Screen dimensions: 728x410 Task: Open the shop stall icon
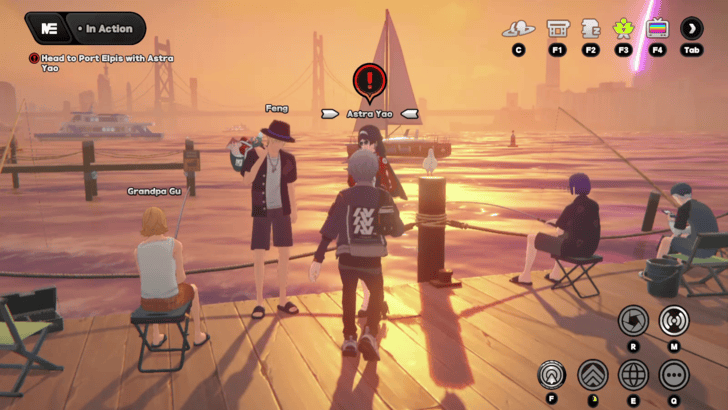558,29
